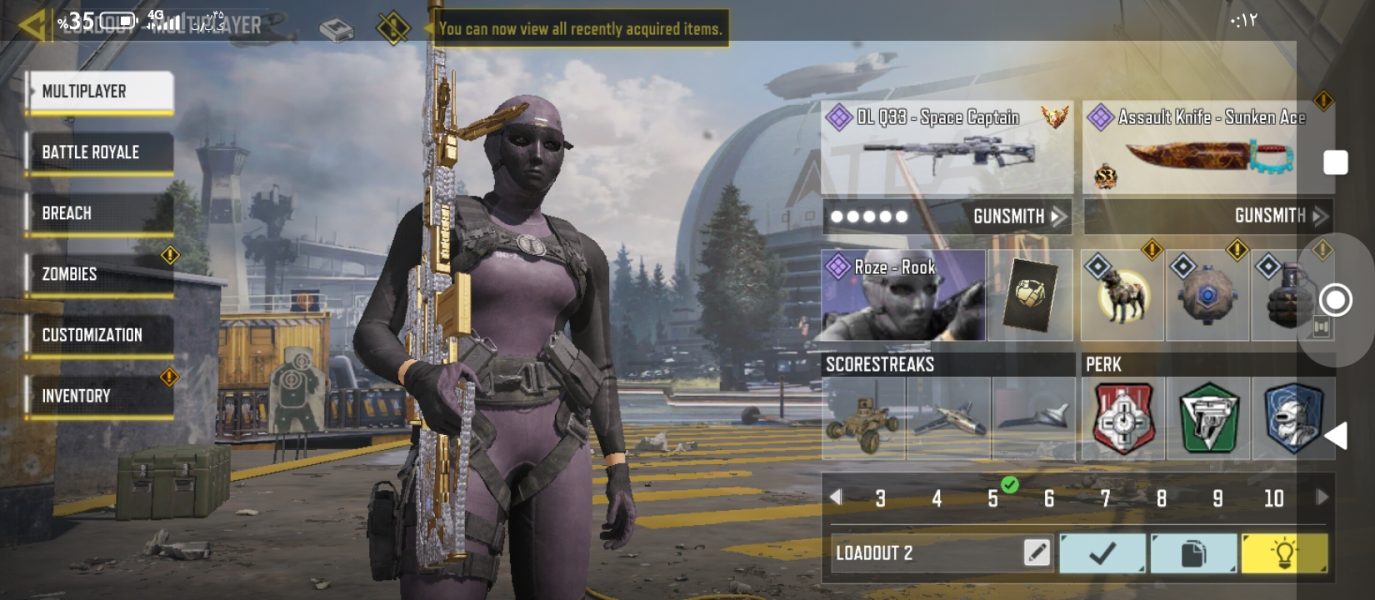Open Gunsmith for the DL Q33
Viewport: 1375px width, 600px height.
(x=1020, y=216)
